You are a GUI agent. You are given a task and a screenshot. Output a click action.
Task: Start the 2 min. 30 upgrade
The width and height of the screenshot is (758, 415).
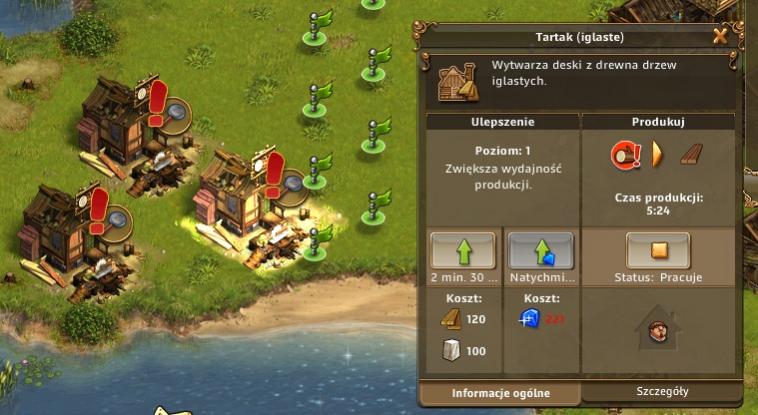tap(462, 250)
